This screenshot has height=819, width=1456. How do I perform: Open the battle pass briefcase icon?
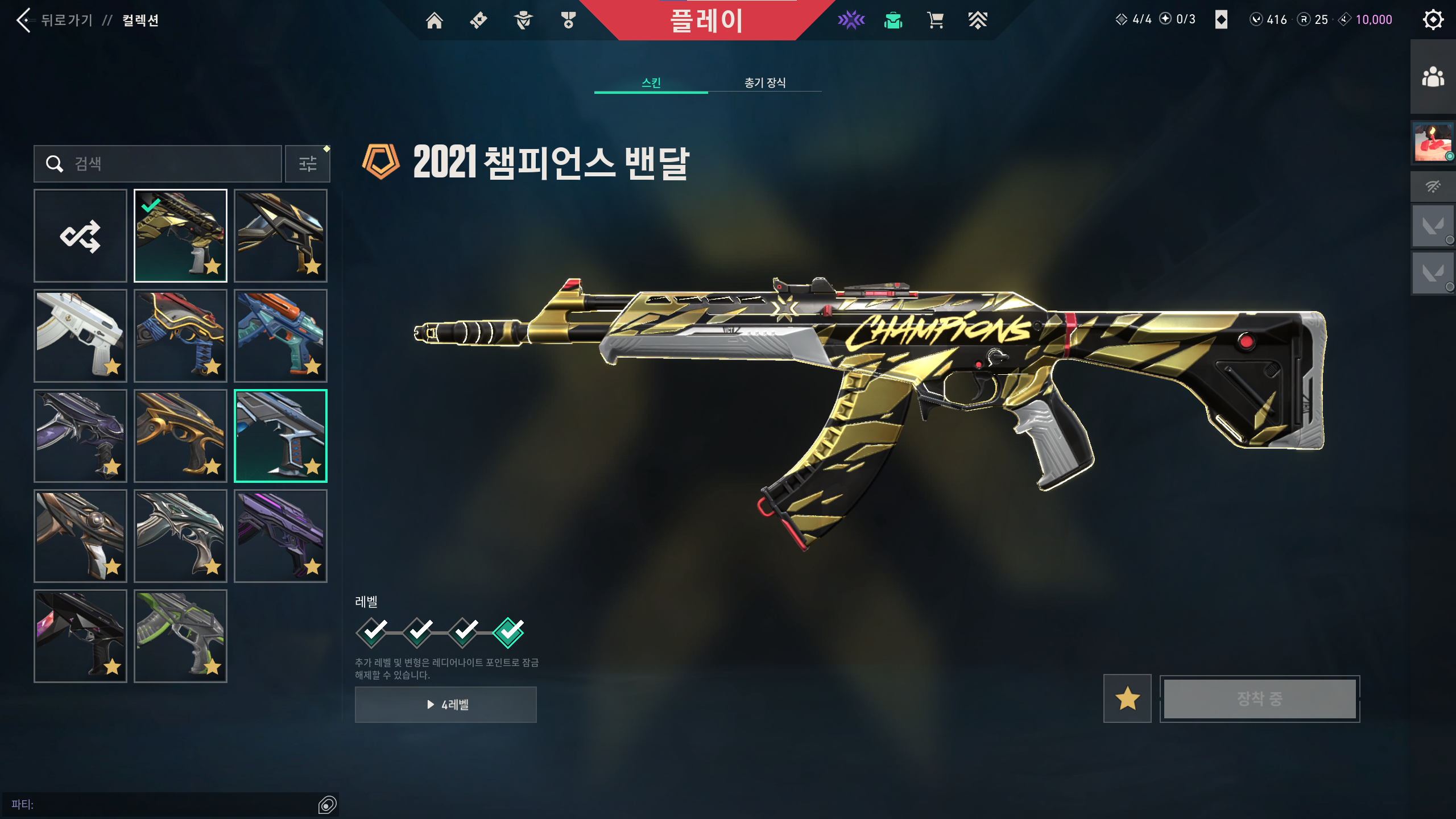894,20
